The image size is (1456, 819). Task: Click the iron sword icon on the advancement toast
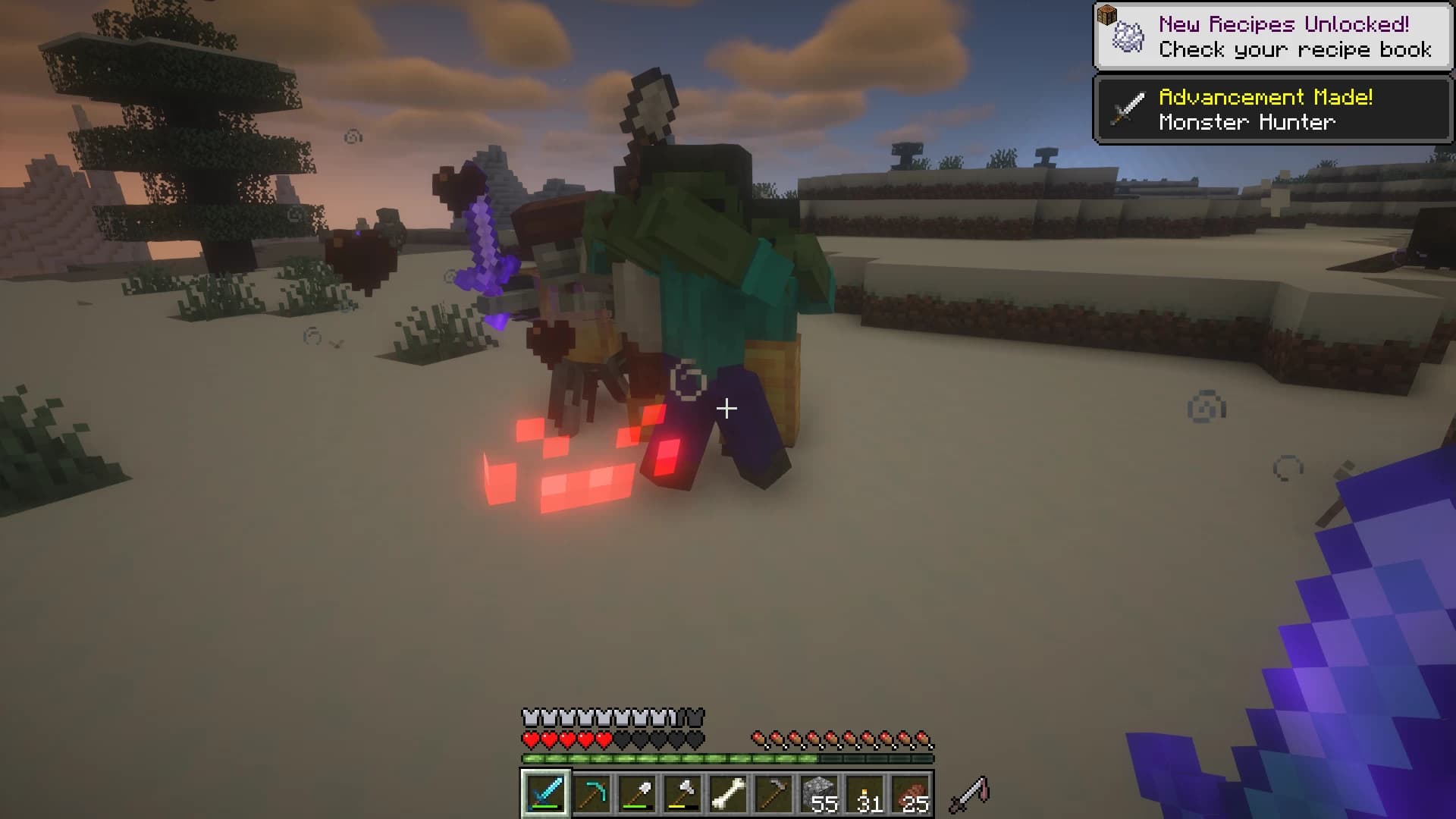click(x=1127, y=110)
